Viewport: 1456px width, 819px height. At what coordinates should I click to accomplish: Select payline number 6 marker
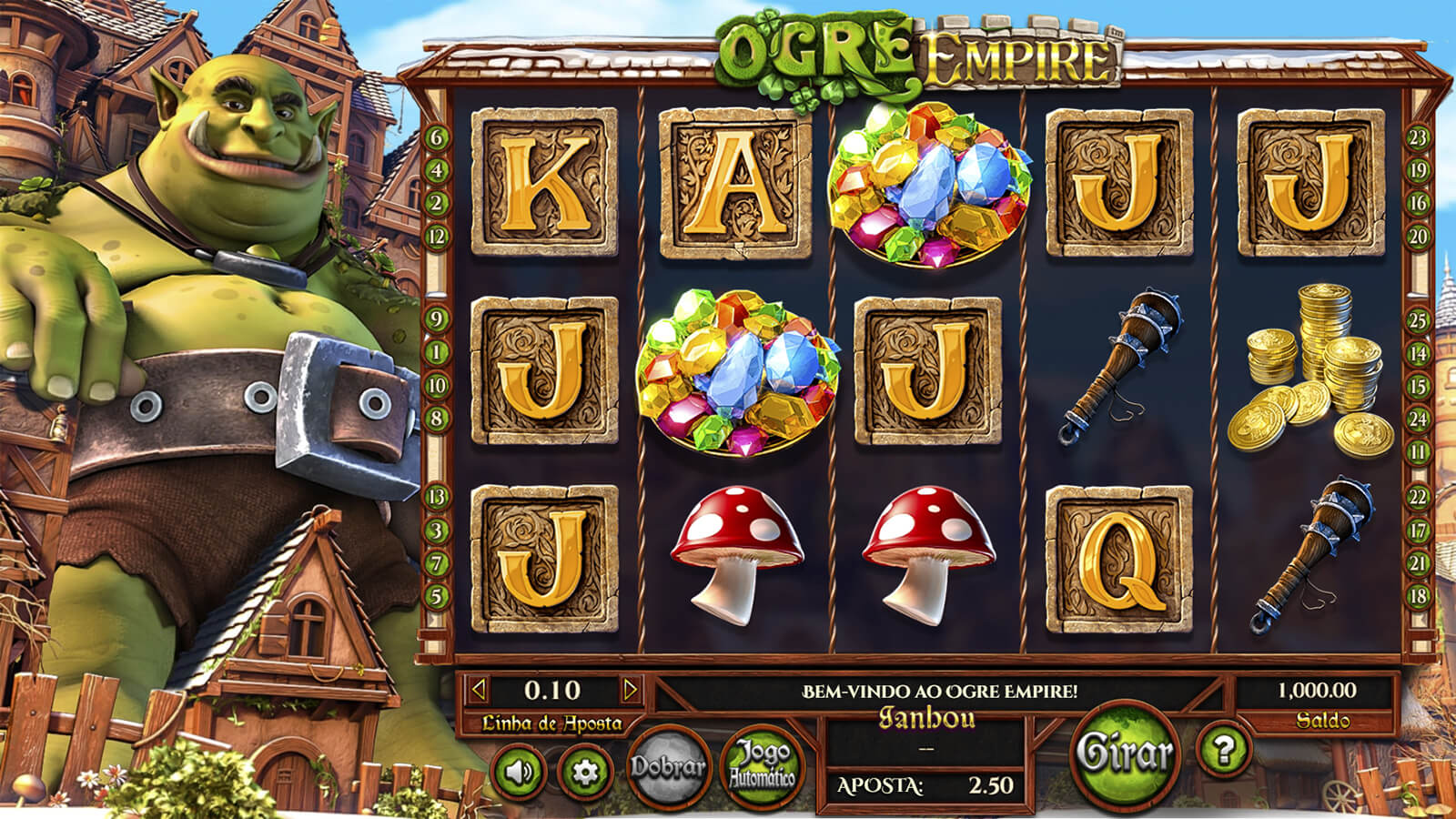[x=438, y=138]
